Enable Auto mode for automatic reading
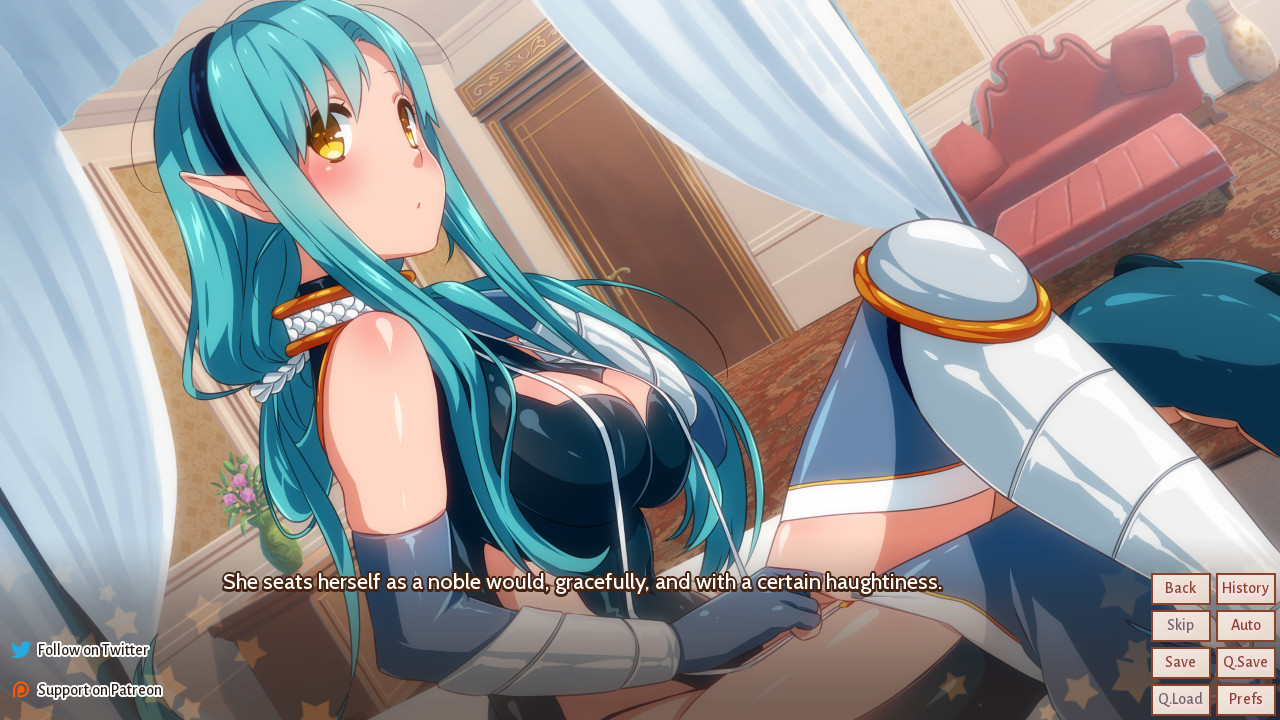 (1245, 625)
